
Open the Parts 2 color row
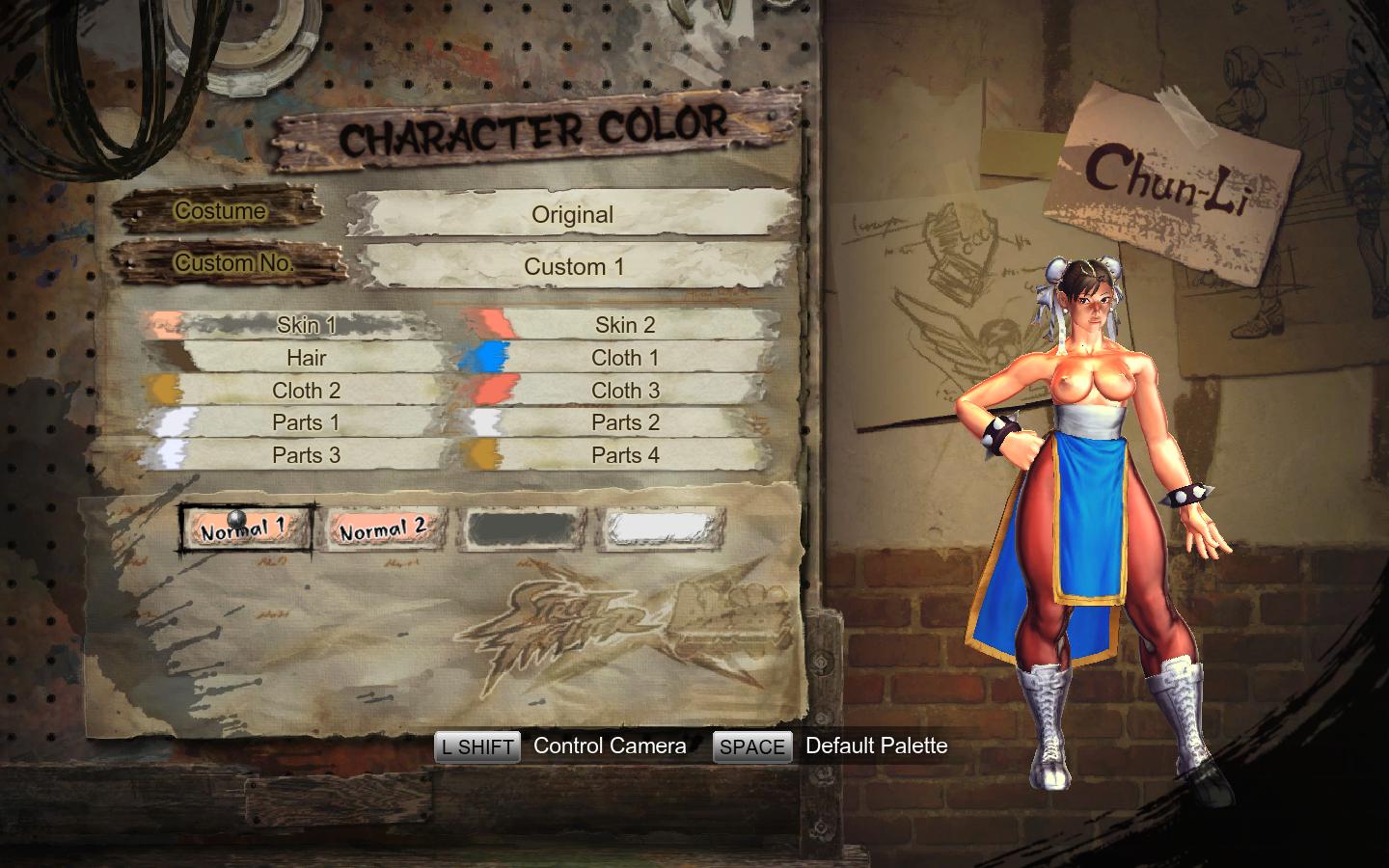tap(624, 422)
